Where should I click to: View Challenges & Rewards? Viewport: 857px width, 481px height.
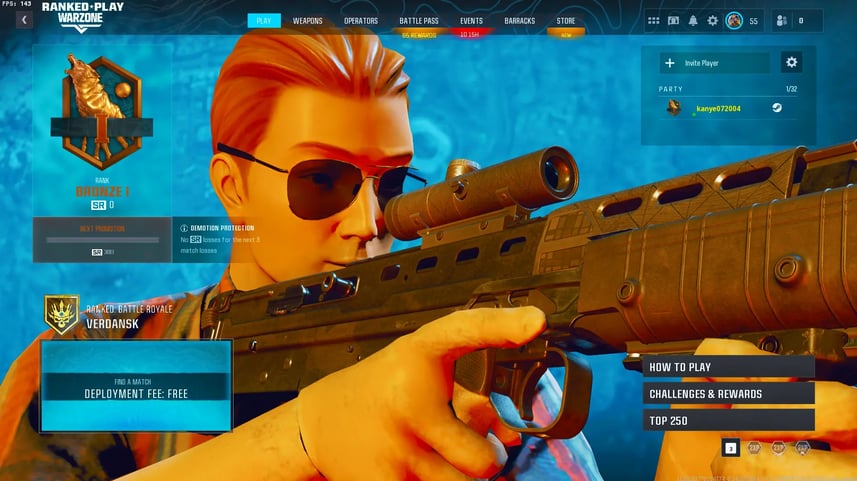click(729, 394)
